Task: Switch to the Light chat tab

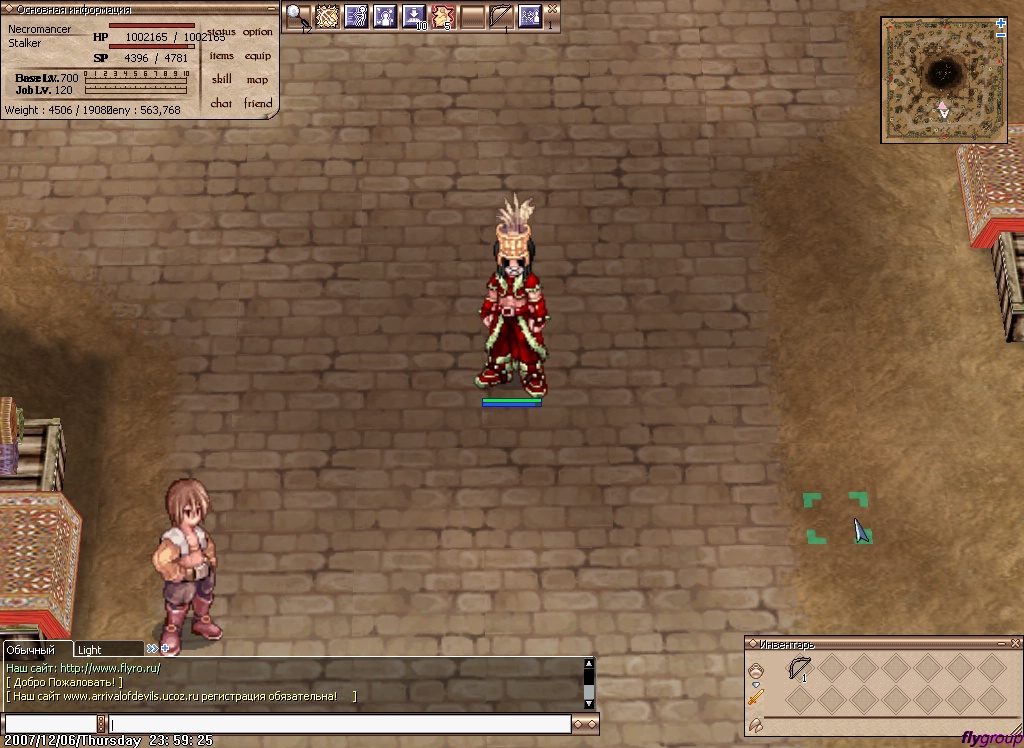Action: 90,650
